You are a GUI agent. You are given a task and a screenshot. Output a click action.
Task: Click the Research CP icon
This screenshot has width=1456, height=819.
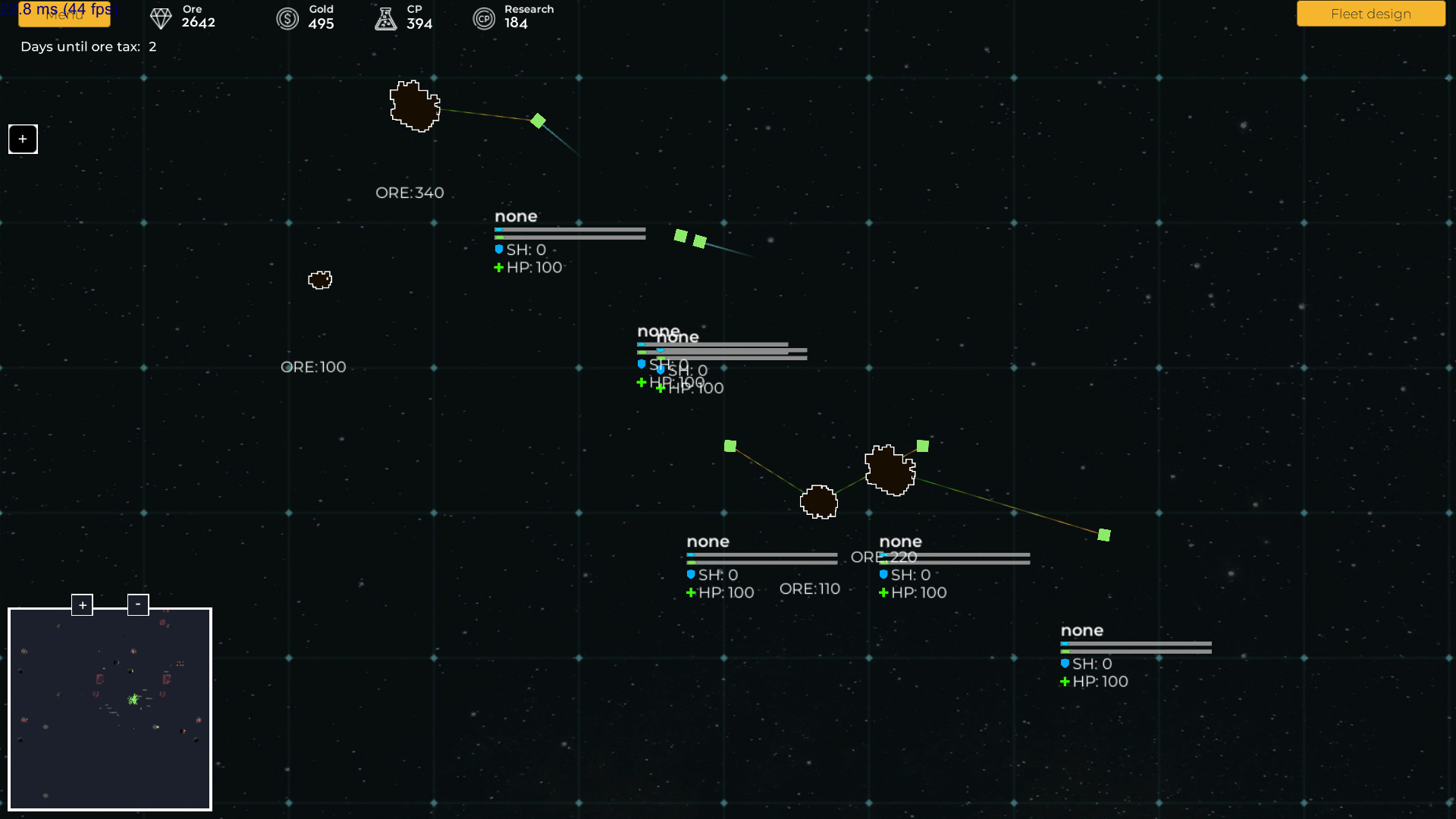pyautogui.click(x=485, y=18)
